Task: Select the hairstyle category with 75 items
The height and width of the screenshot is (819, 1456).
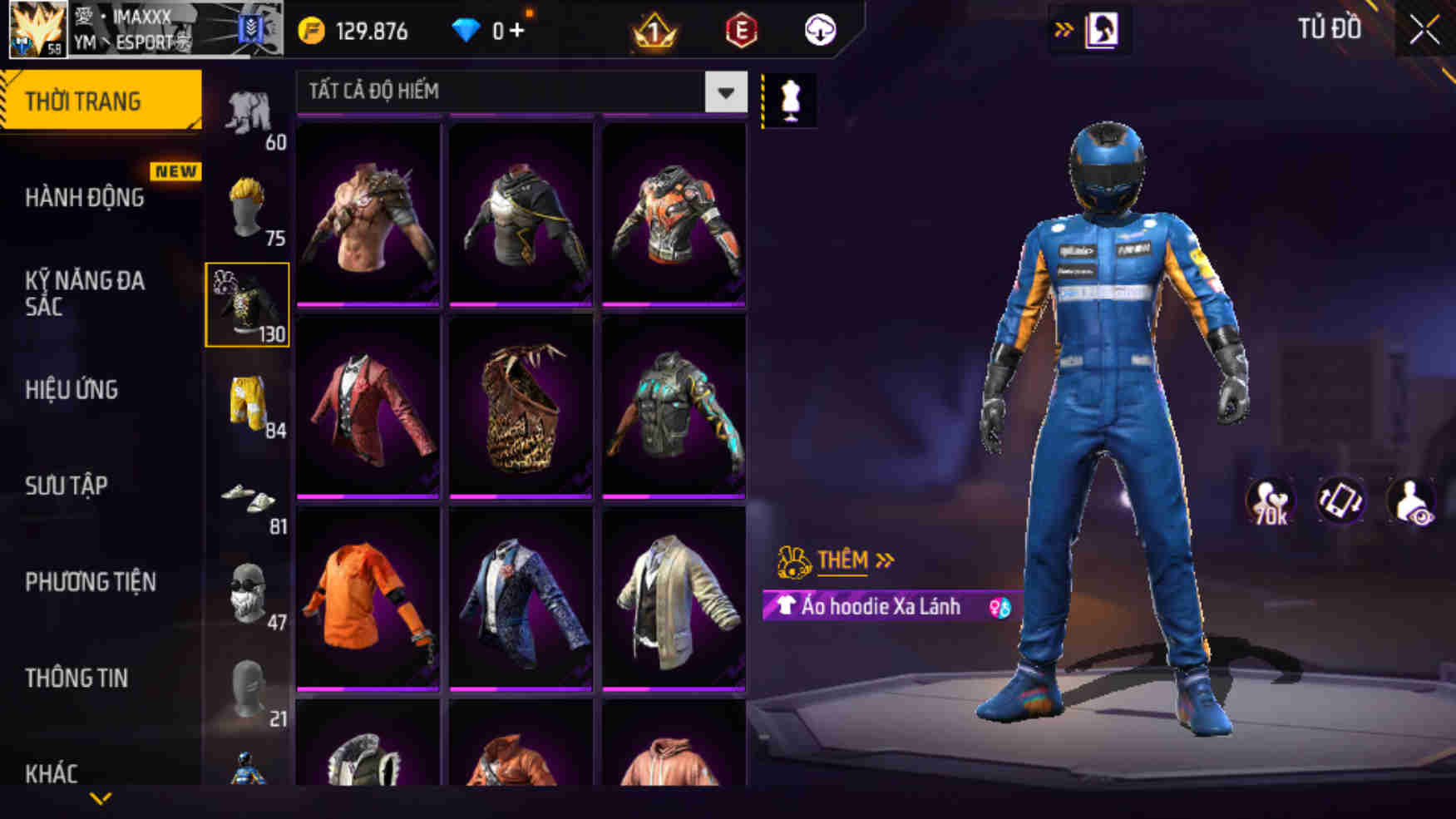Action: click(x=248, y=202)
